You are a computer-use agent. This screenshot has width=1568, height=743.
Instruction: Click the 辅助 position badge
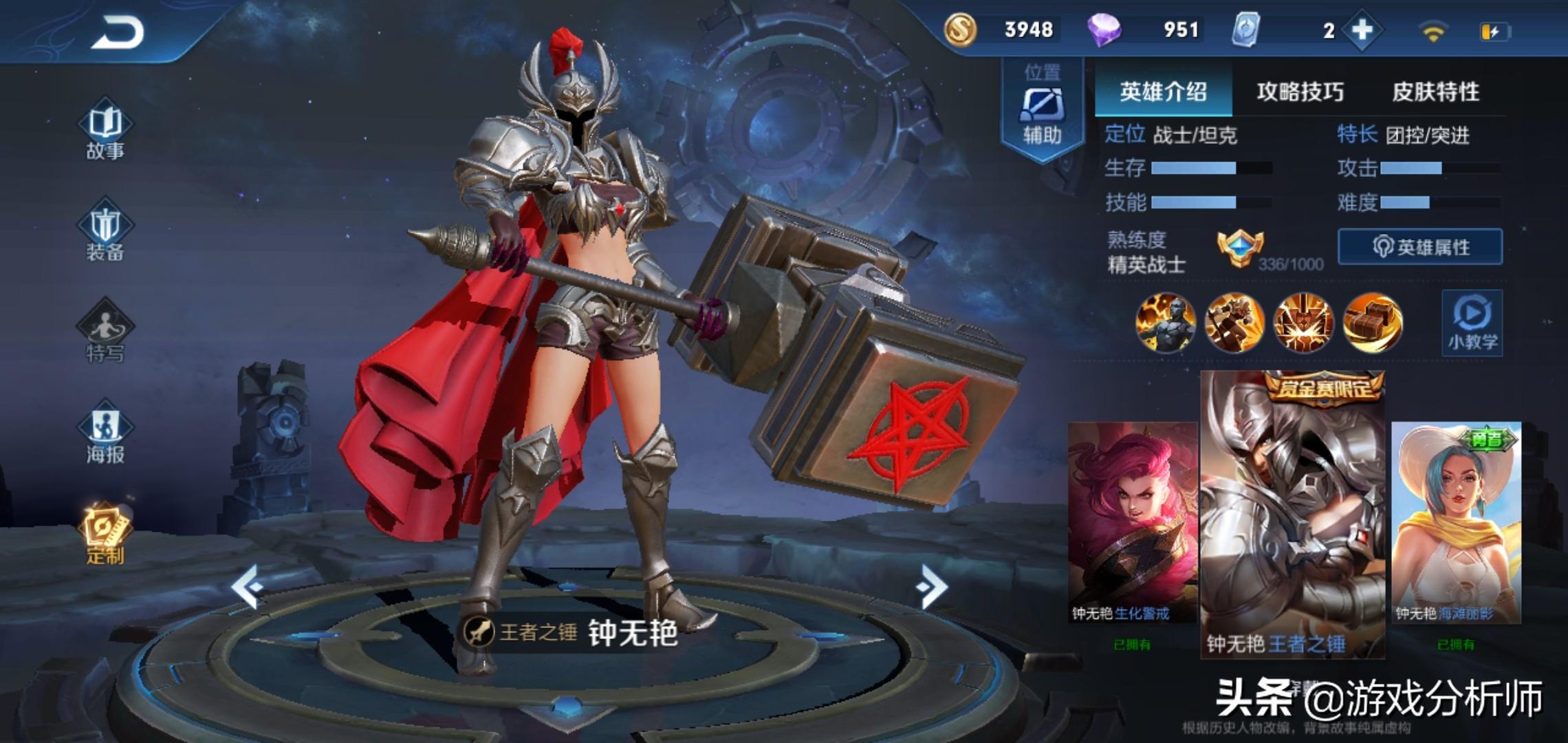(x=1042, y=109)
